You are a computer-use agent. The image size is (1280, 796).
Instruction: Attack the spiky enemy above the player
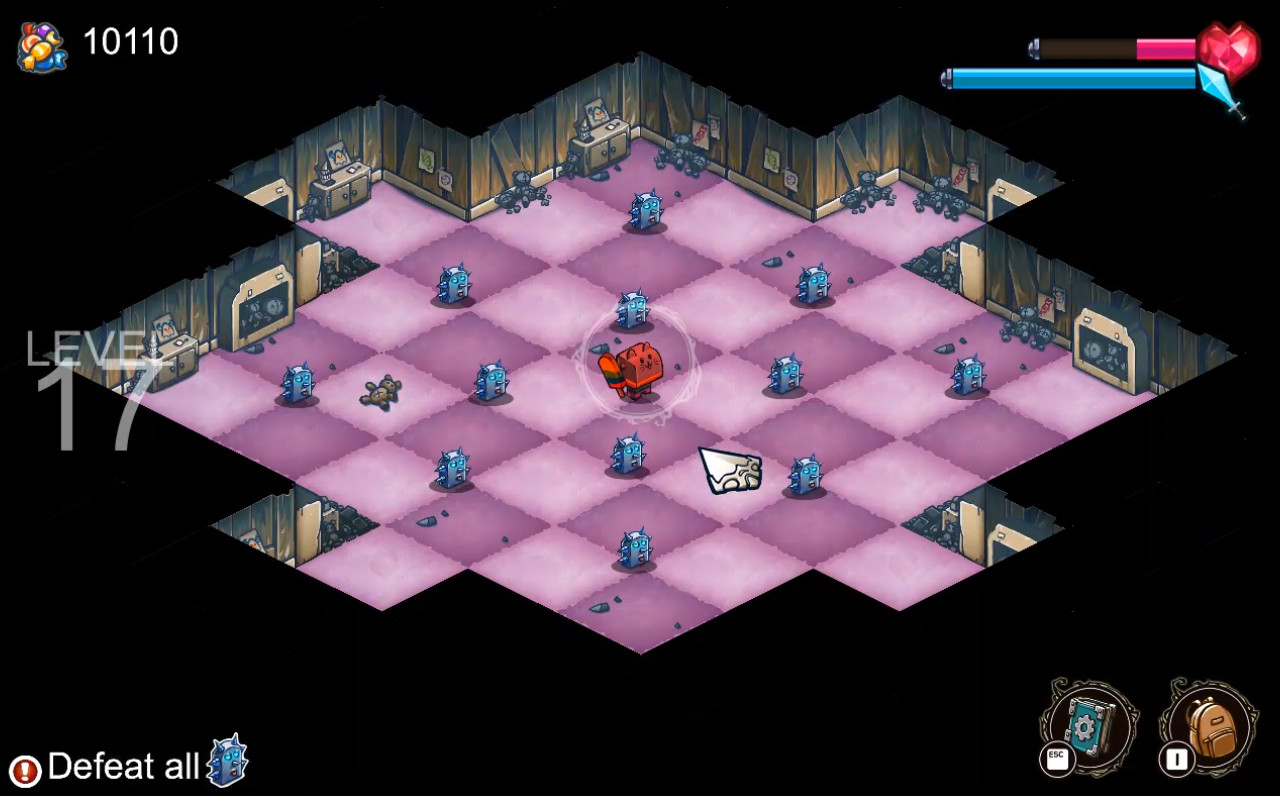click(x=632, y=310)
